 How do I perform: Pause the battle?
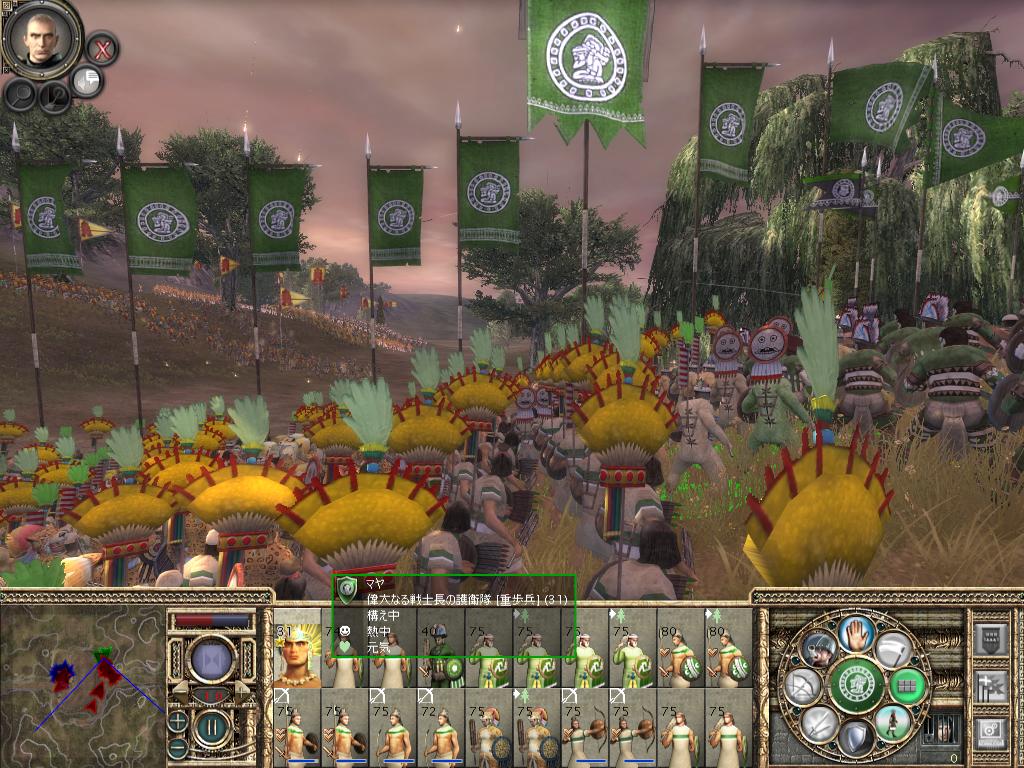point(212,729)
